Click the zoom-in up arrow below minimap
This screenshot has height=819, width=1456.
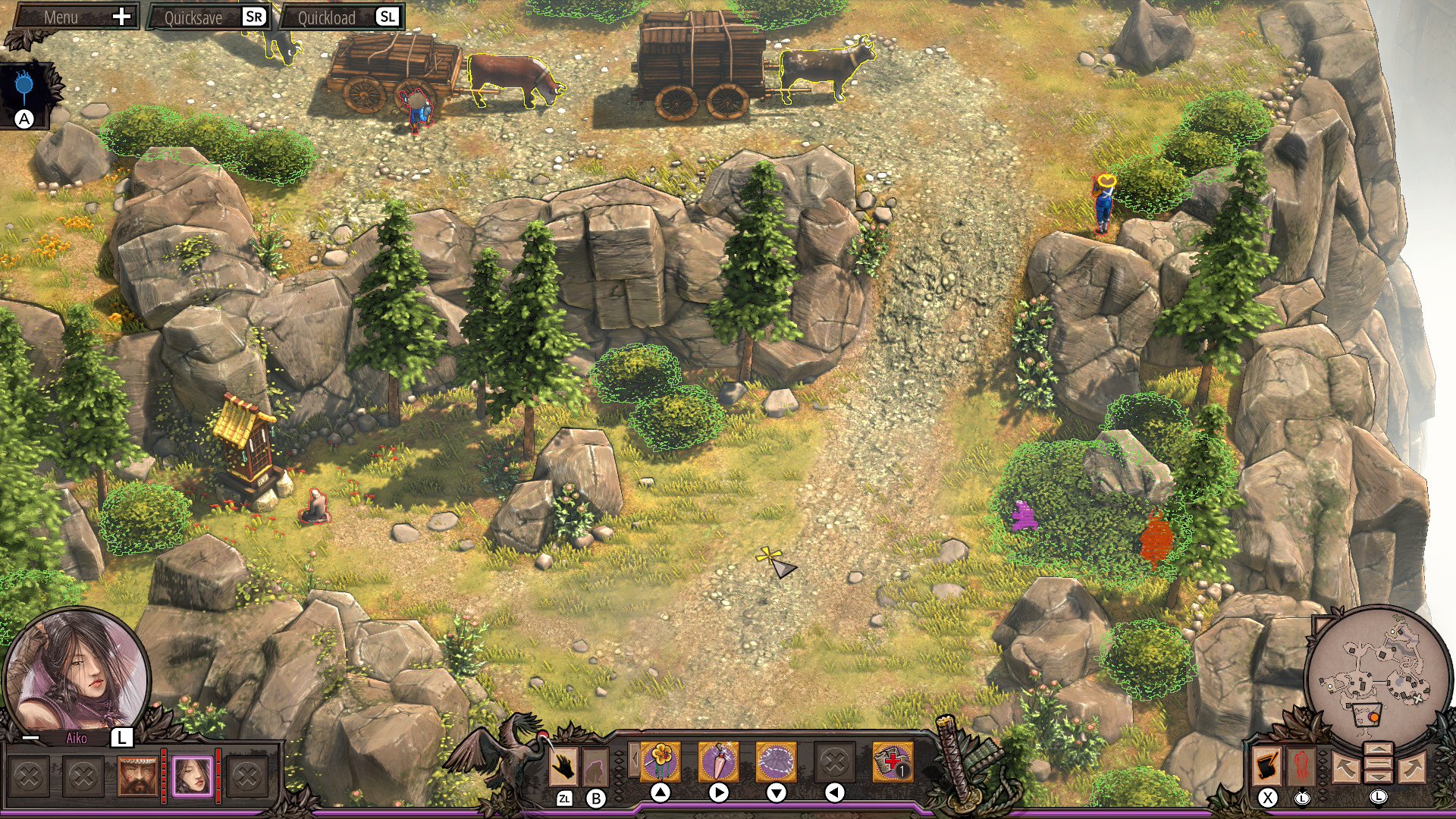coord(1378,751)
